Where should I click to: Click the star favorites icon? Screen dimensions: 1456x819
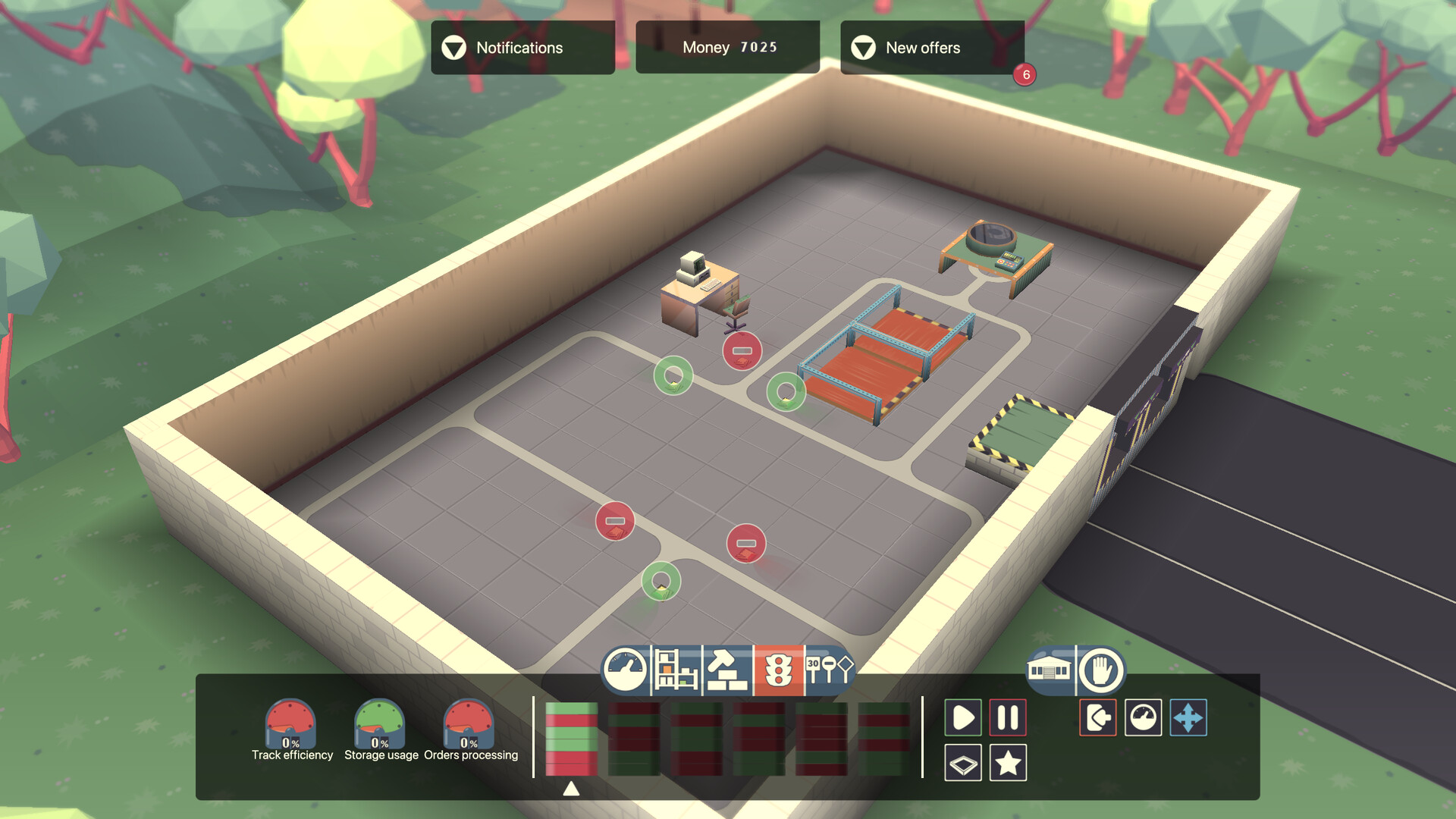tap(1009, 764)
